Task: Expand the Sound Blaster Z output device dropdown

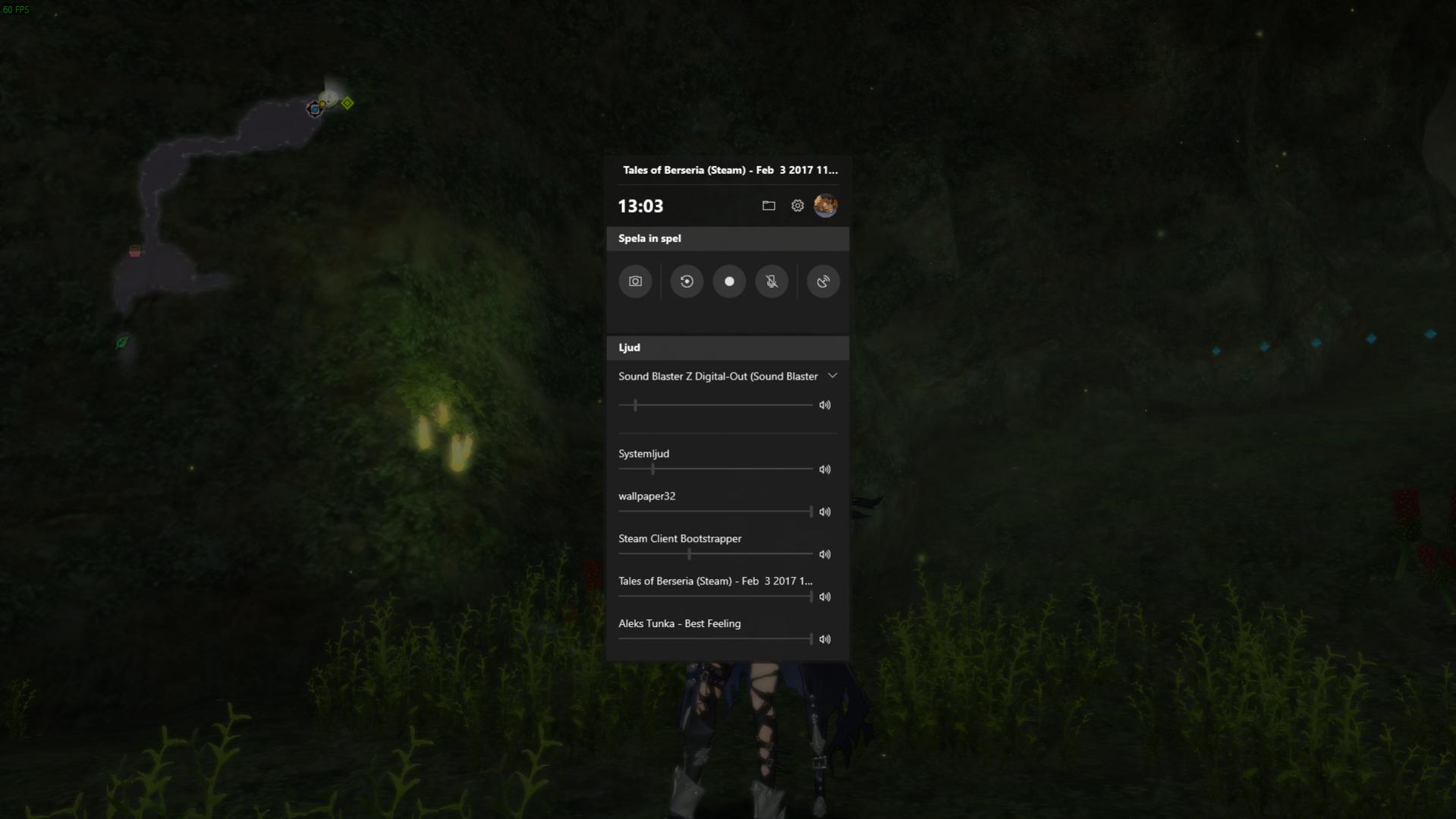Action: pos(832,376)
